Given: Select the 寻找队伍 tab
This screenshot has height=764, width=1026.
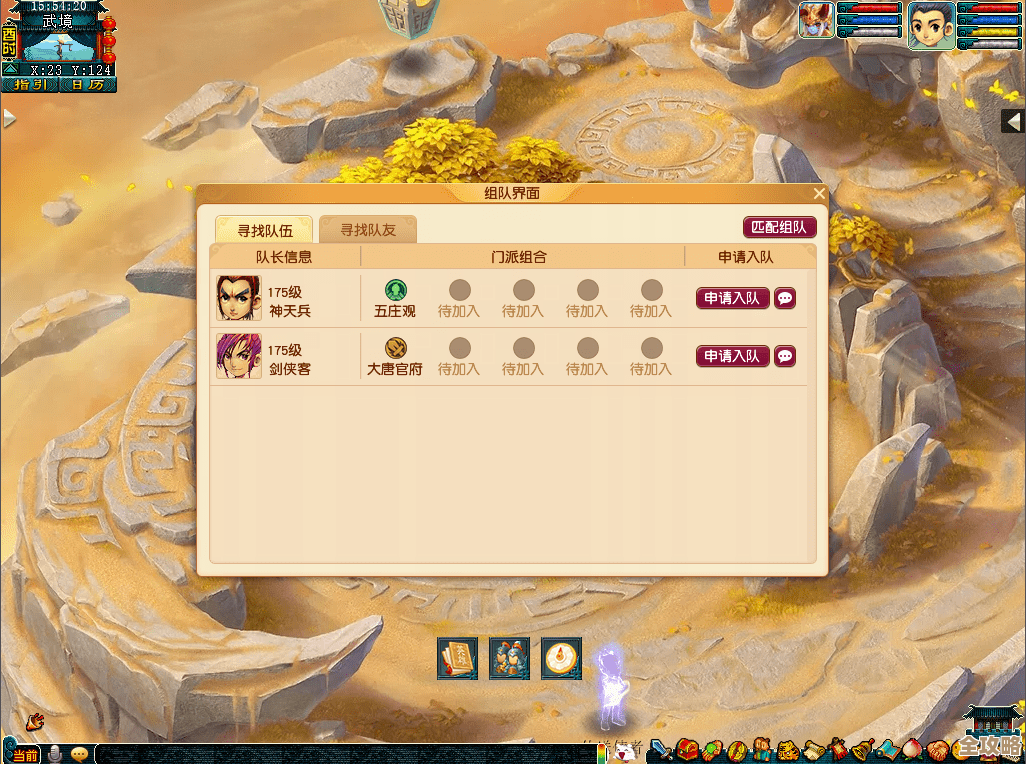Looking at the screenshot, I should click(x=265, y=230).
